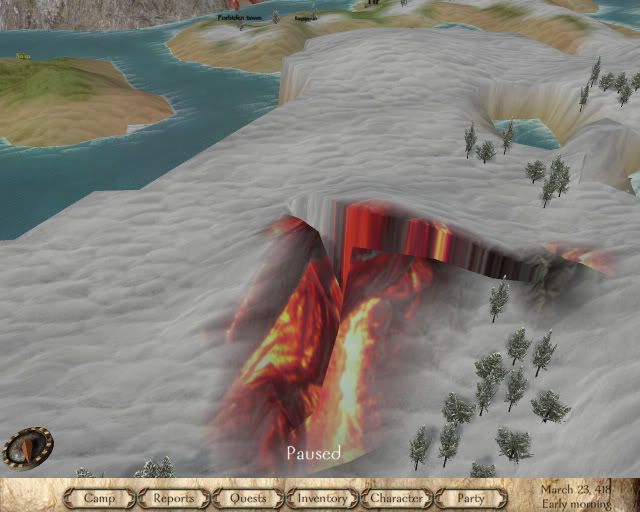Show the Reports screen
Viewport: 640px width, 512px height.
tap(174, 497)
